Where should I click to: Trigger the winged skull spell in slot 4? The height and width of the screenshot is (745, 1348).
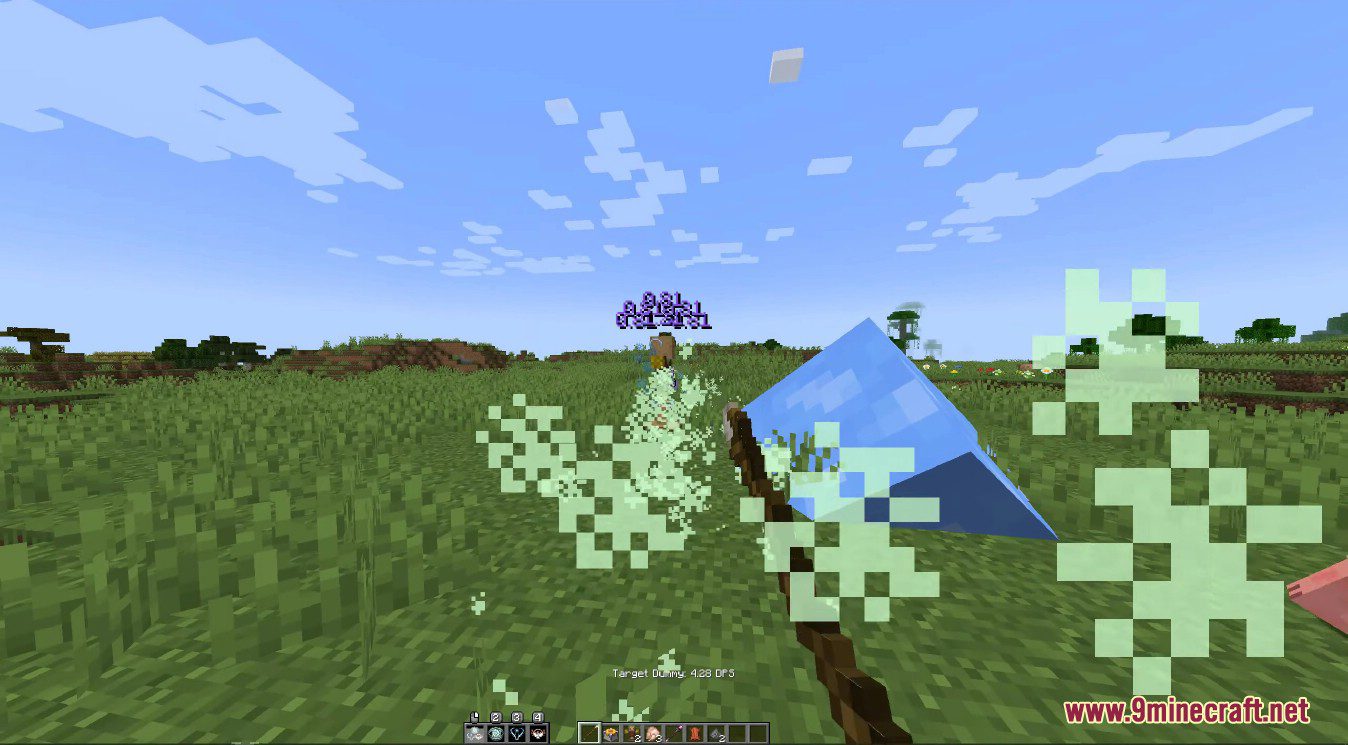pyautogui.click(x=537, y=733)
